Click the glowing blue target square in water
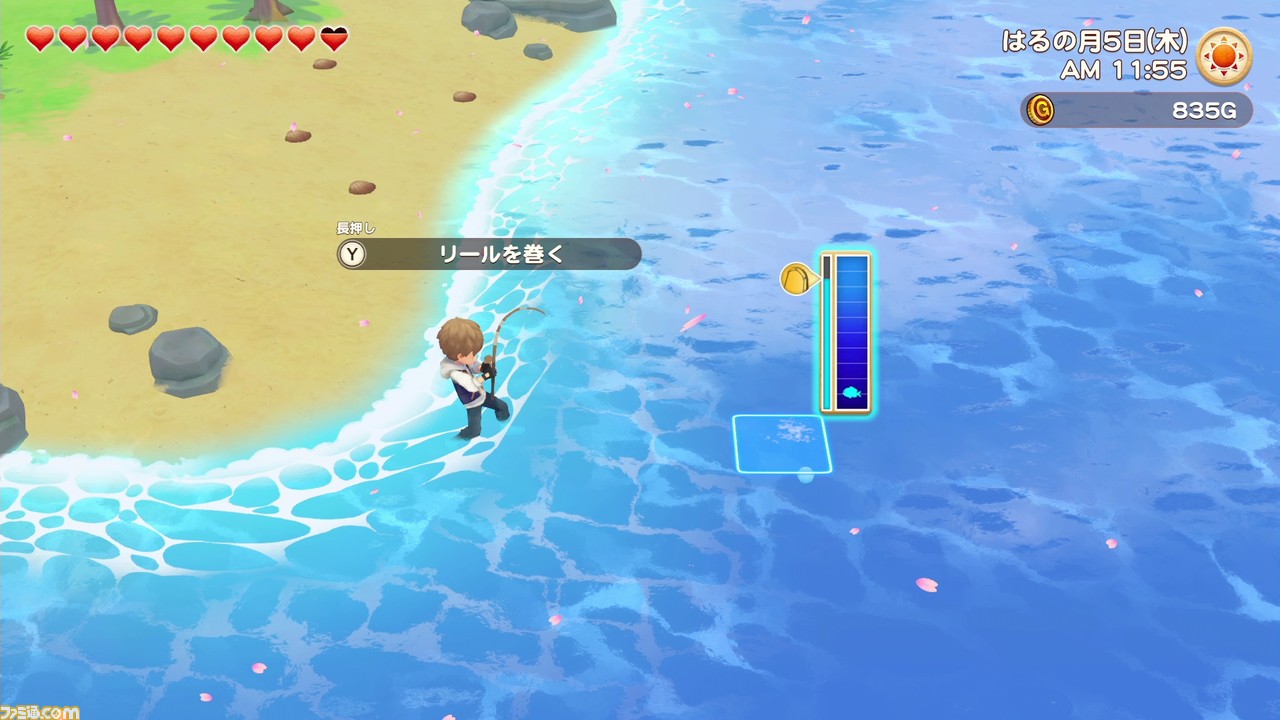Screen dimensions: 1280x720 (781, 443)
